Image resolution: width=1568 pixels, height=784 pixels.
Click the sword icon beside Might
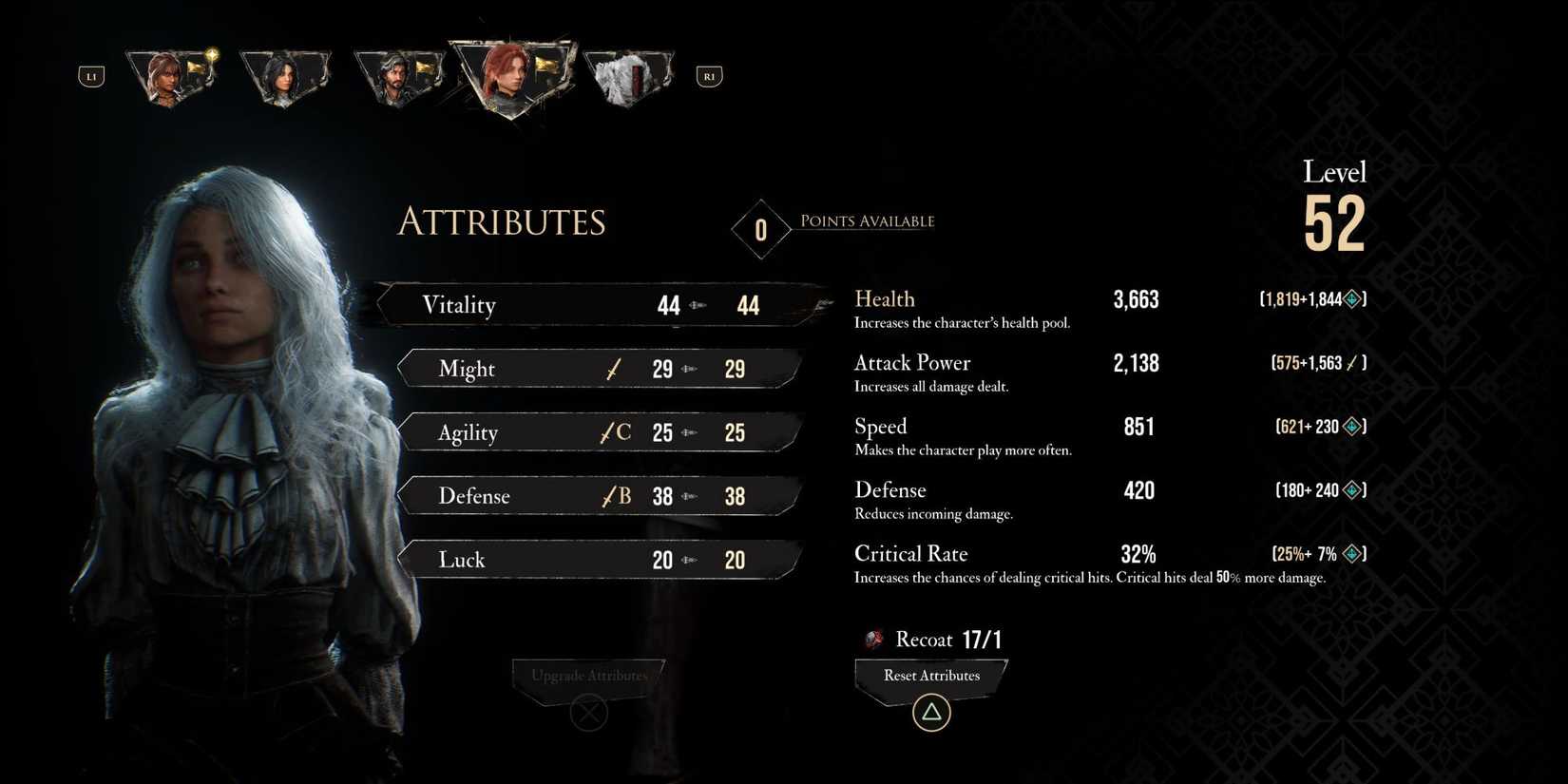(613, 369)
